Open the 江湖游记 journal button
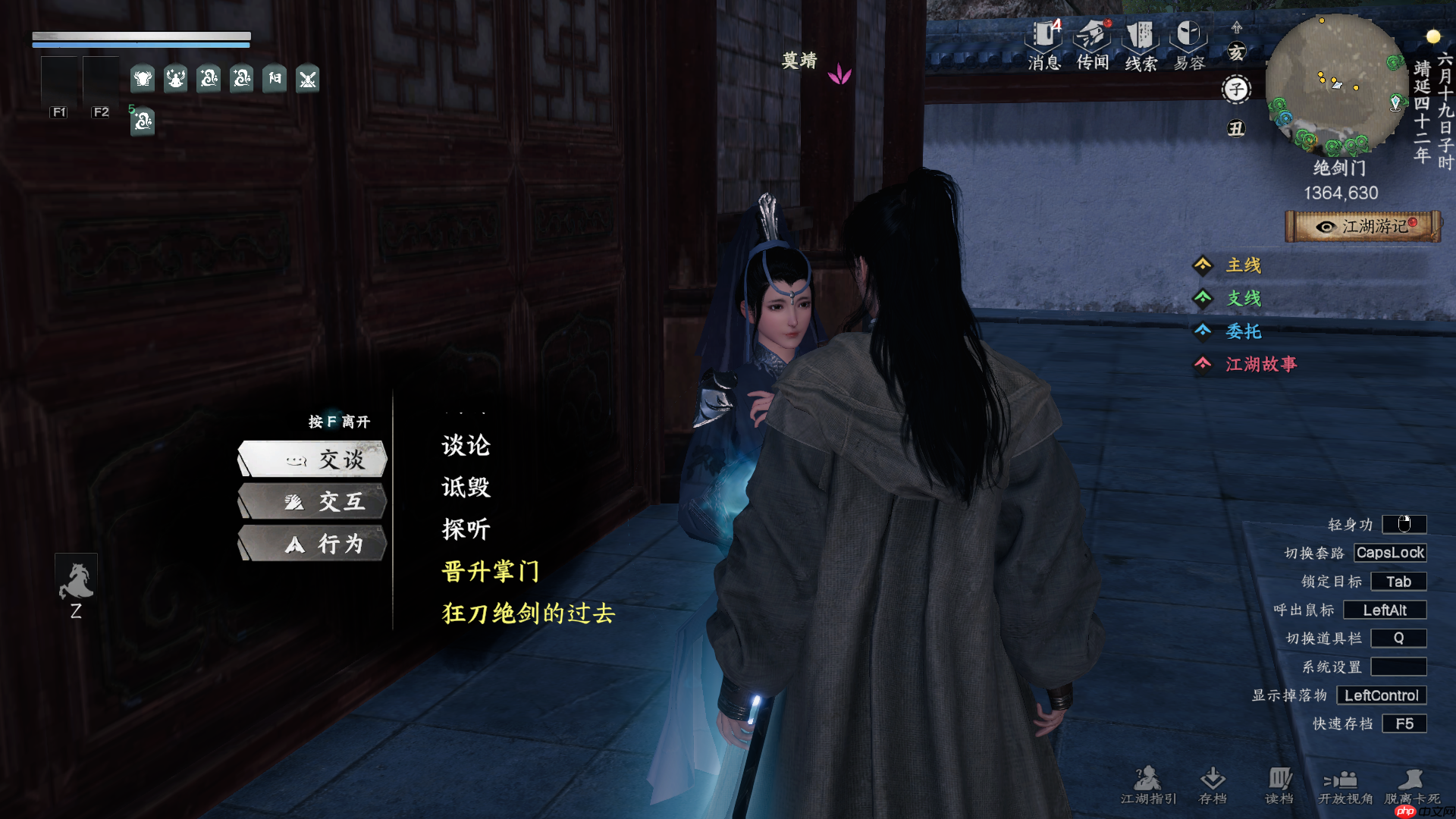 click(x=1363, y=225)
